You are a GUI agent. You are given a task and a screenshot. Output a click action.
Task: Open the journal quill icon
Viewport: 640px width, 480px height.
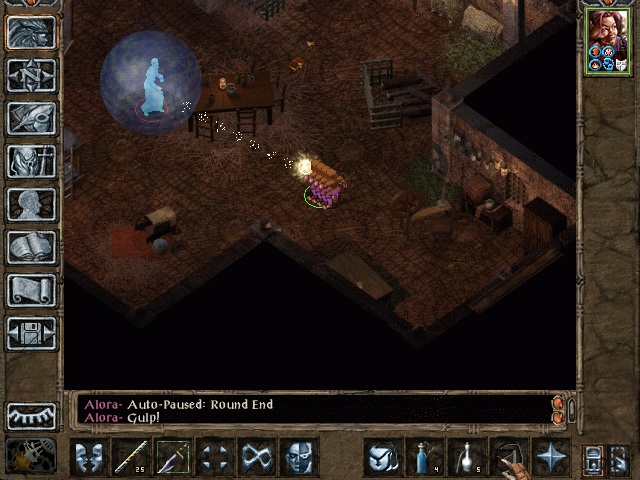pos(31,118)
